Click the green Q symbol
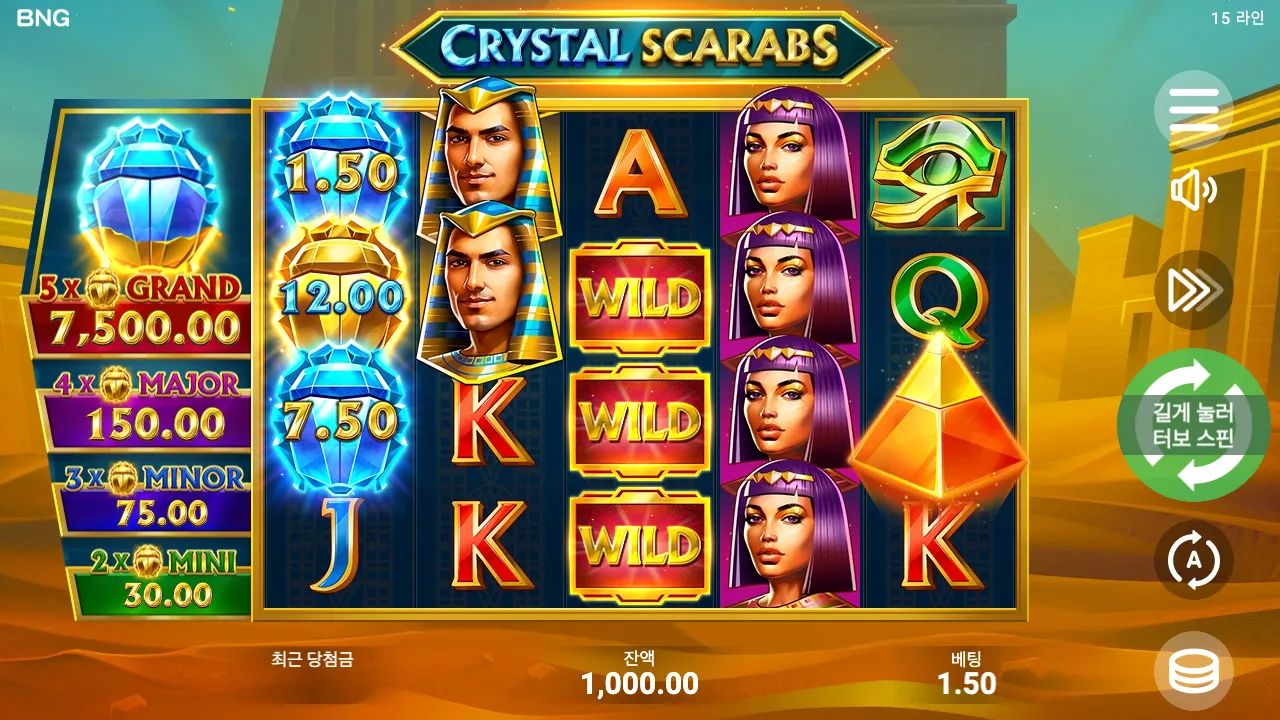The width and height of the screenshot is (1280, 720). pos(935,295)
